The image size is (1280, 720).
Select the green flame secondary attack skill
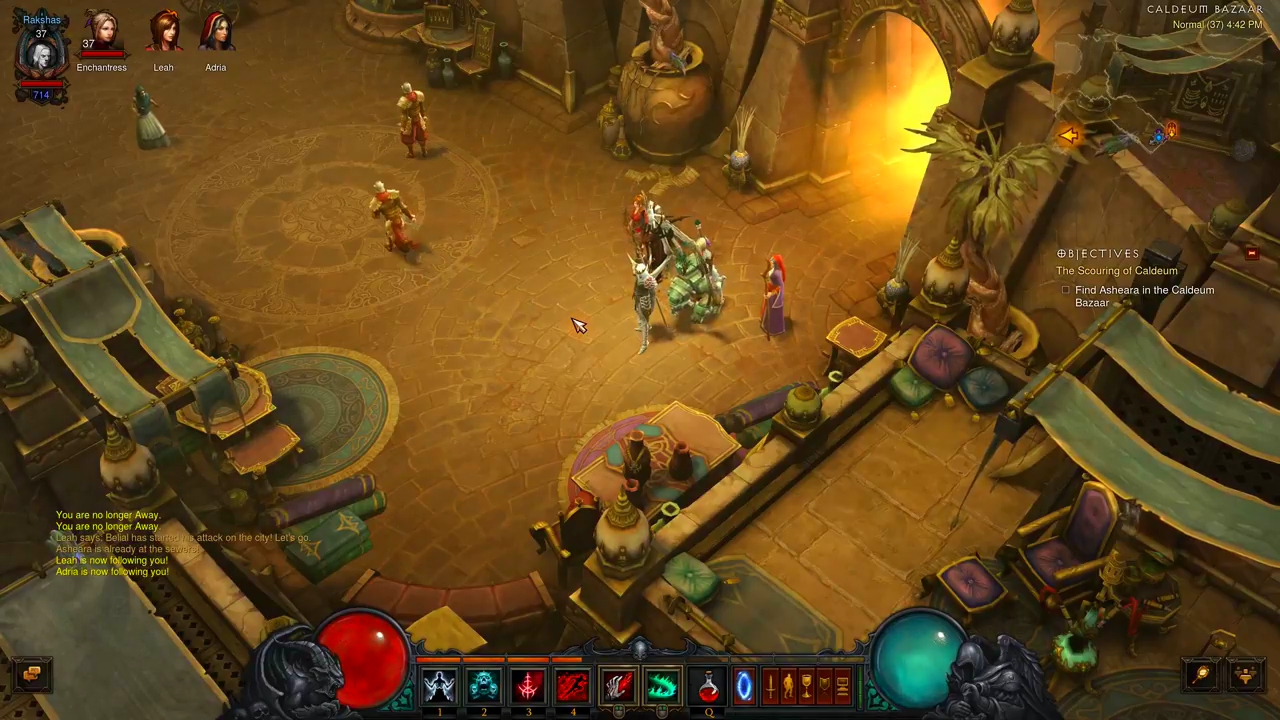[662, 686]
